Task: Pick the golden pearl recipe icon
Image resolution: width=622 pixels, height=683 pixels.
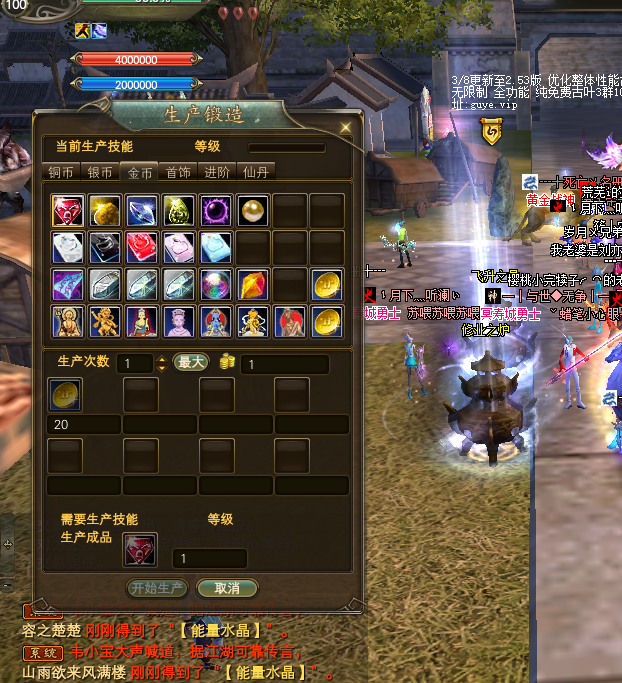Action: (x=252, y=210)
